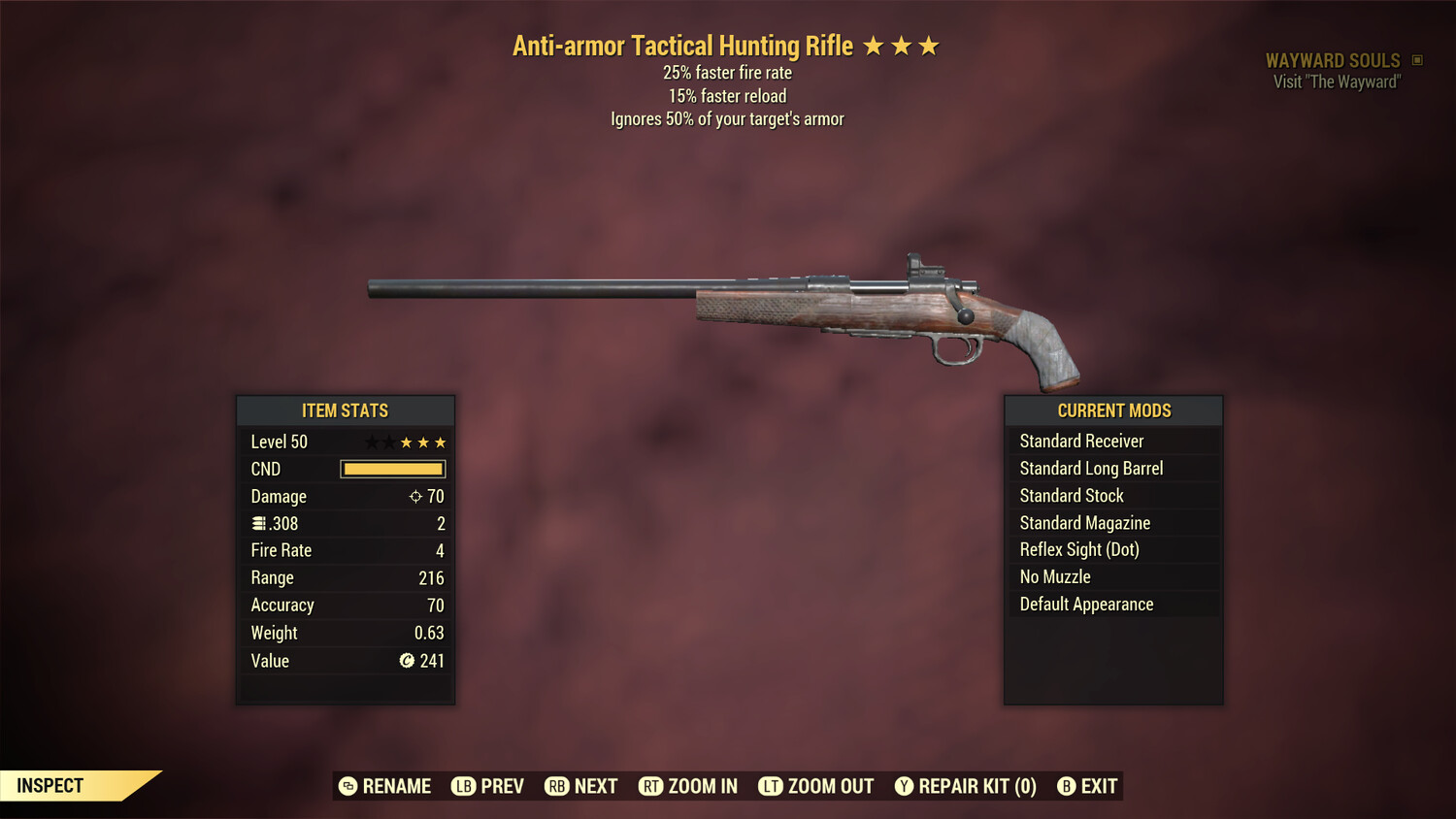The width and height of the screenshot is (1456, 819).
Task: Click the damage crosshair icon
Action: click(415, 496)
